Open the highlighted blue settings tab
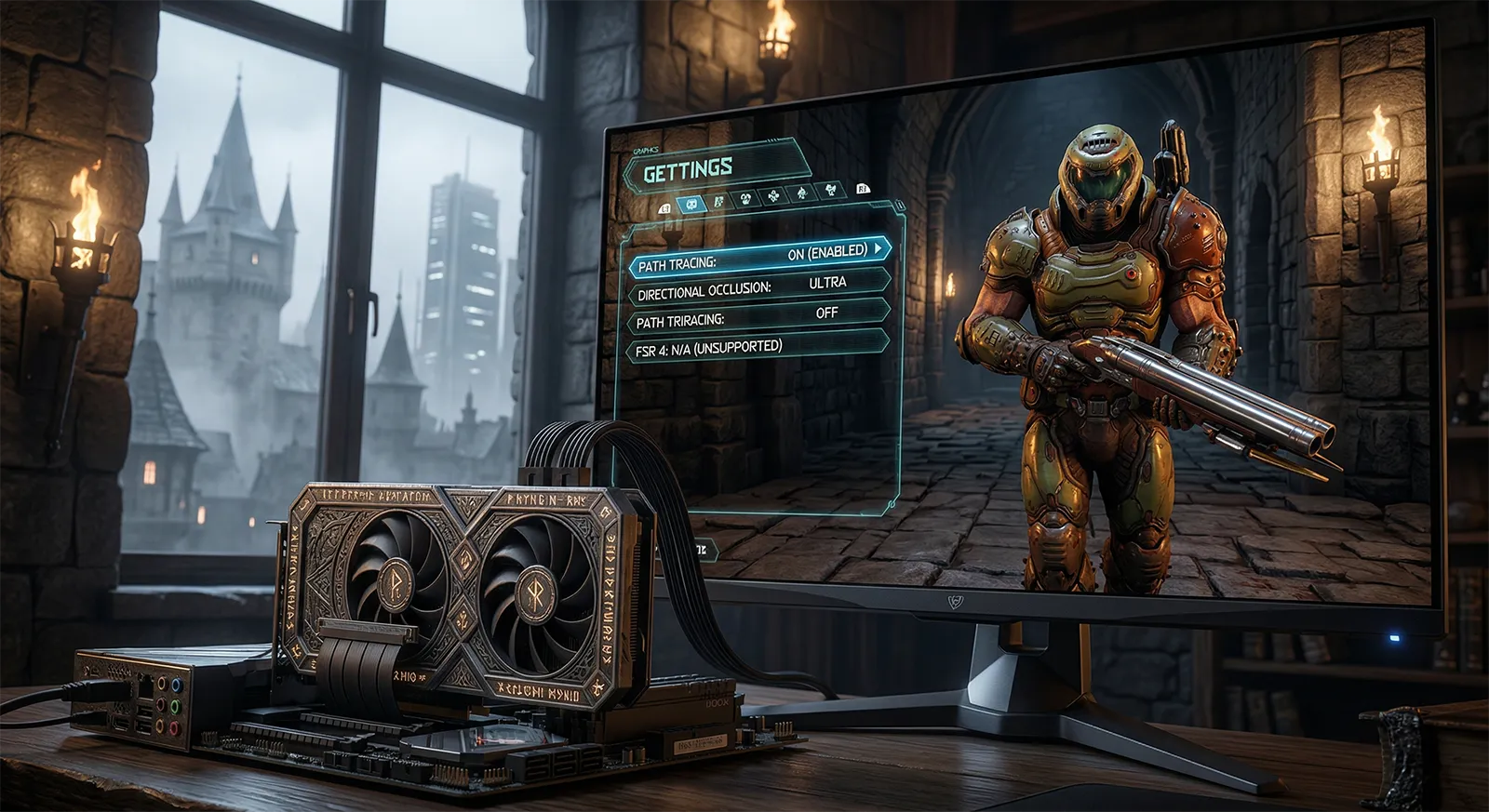 click(691, 204)
